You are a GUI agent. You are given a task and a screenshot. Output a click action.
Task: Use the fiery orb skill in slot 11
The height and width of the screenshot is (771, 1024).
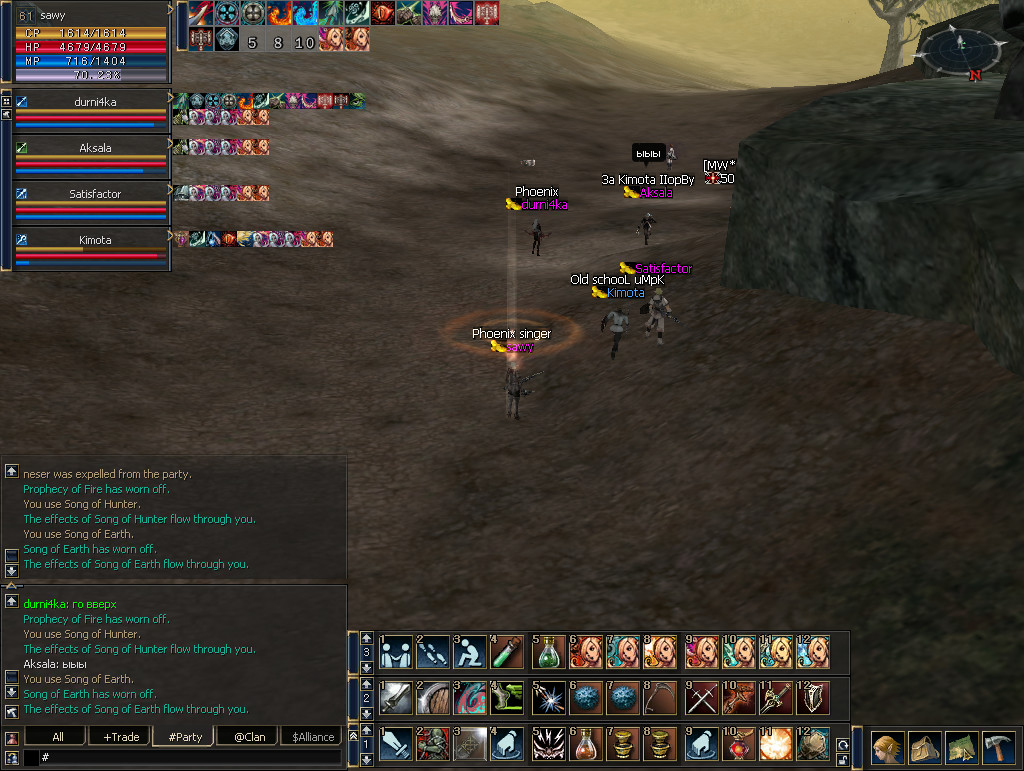pyautogui.click(x=777, y=744)
